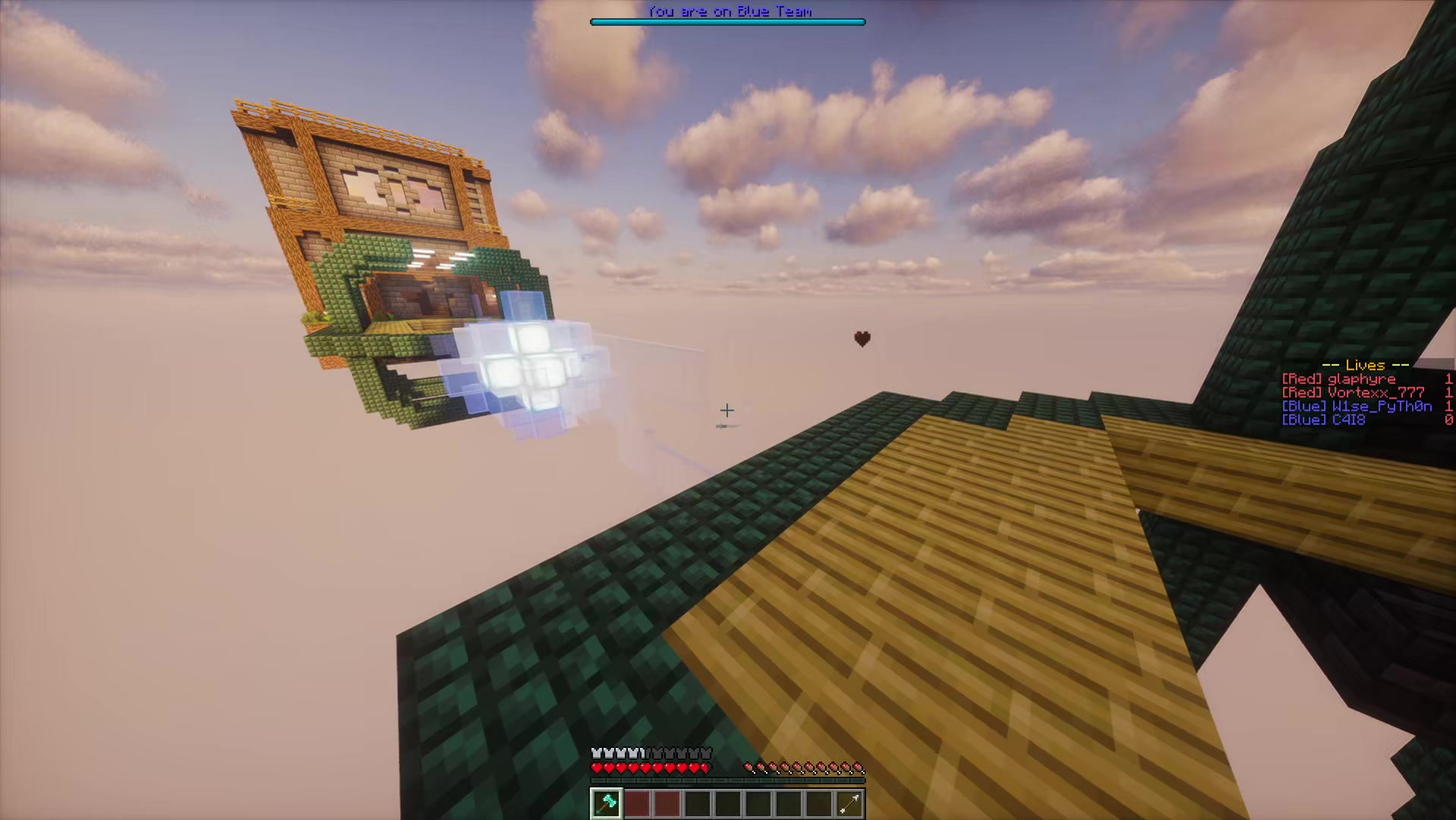Open the [Red] glaphyre scoreboard entry

(1340, 379)
